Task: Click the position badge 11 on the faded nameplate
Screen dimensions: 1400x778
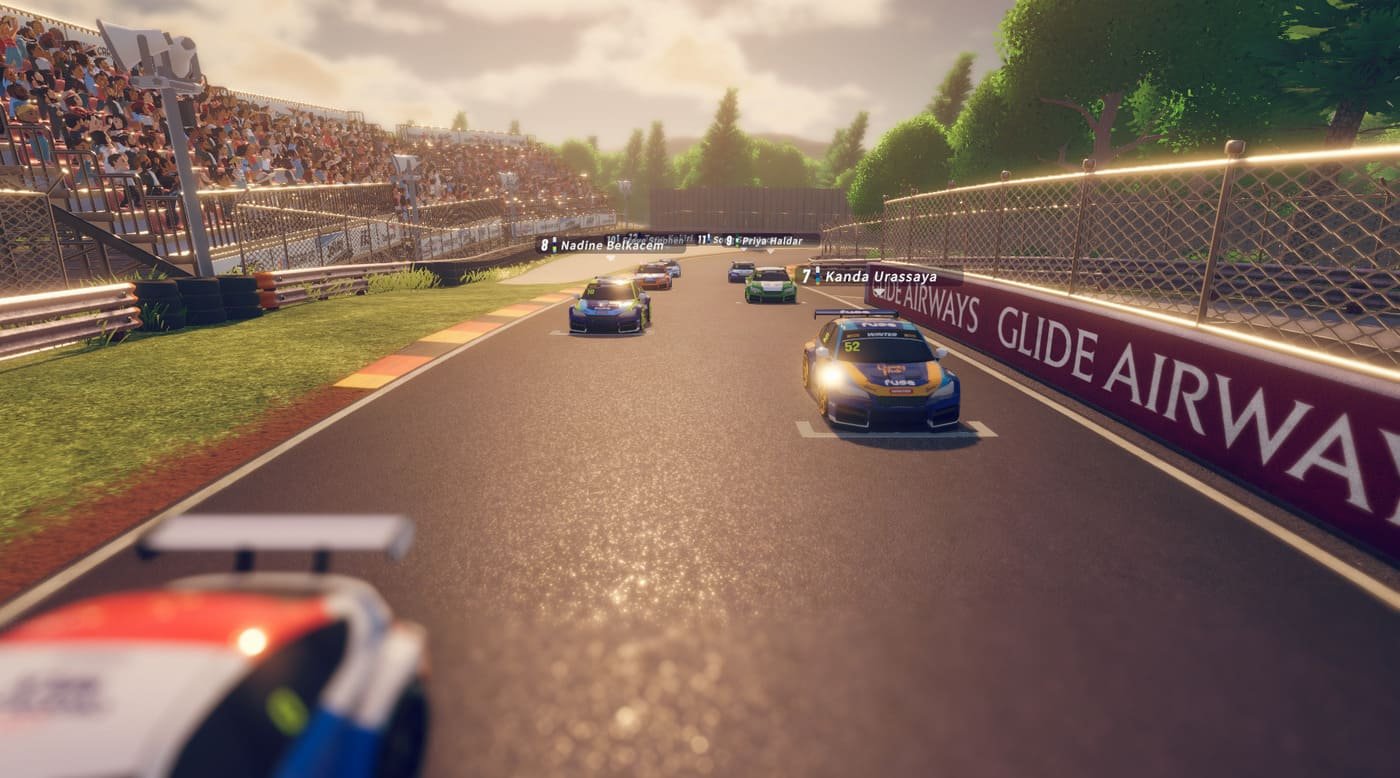Action: point(703,240)
